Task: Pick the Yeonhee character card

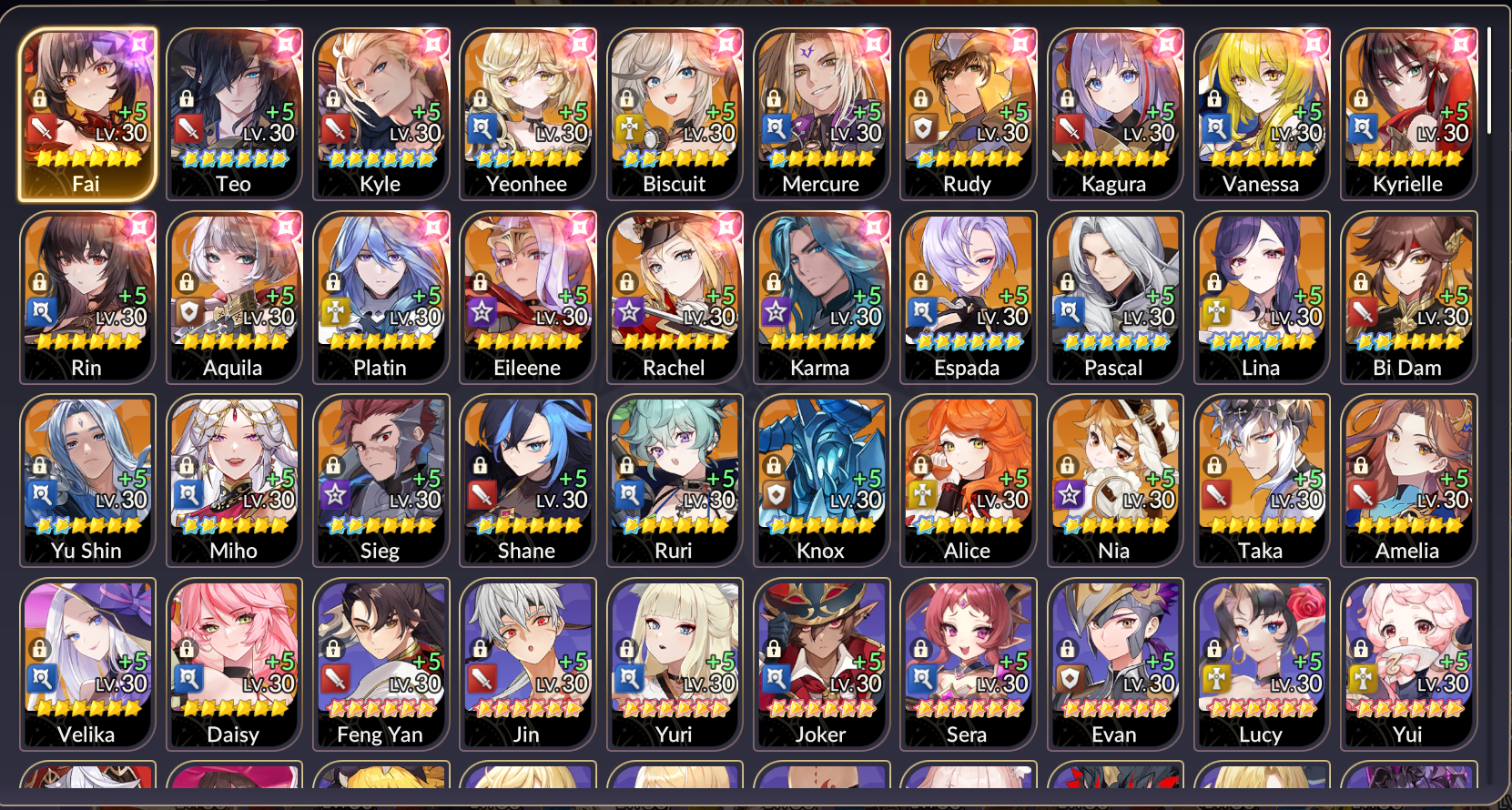Action: click(x=527, y=114)
